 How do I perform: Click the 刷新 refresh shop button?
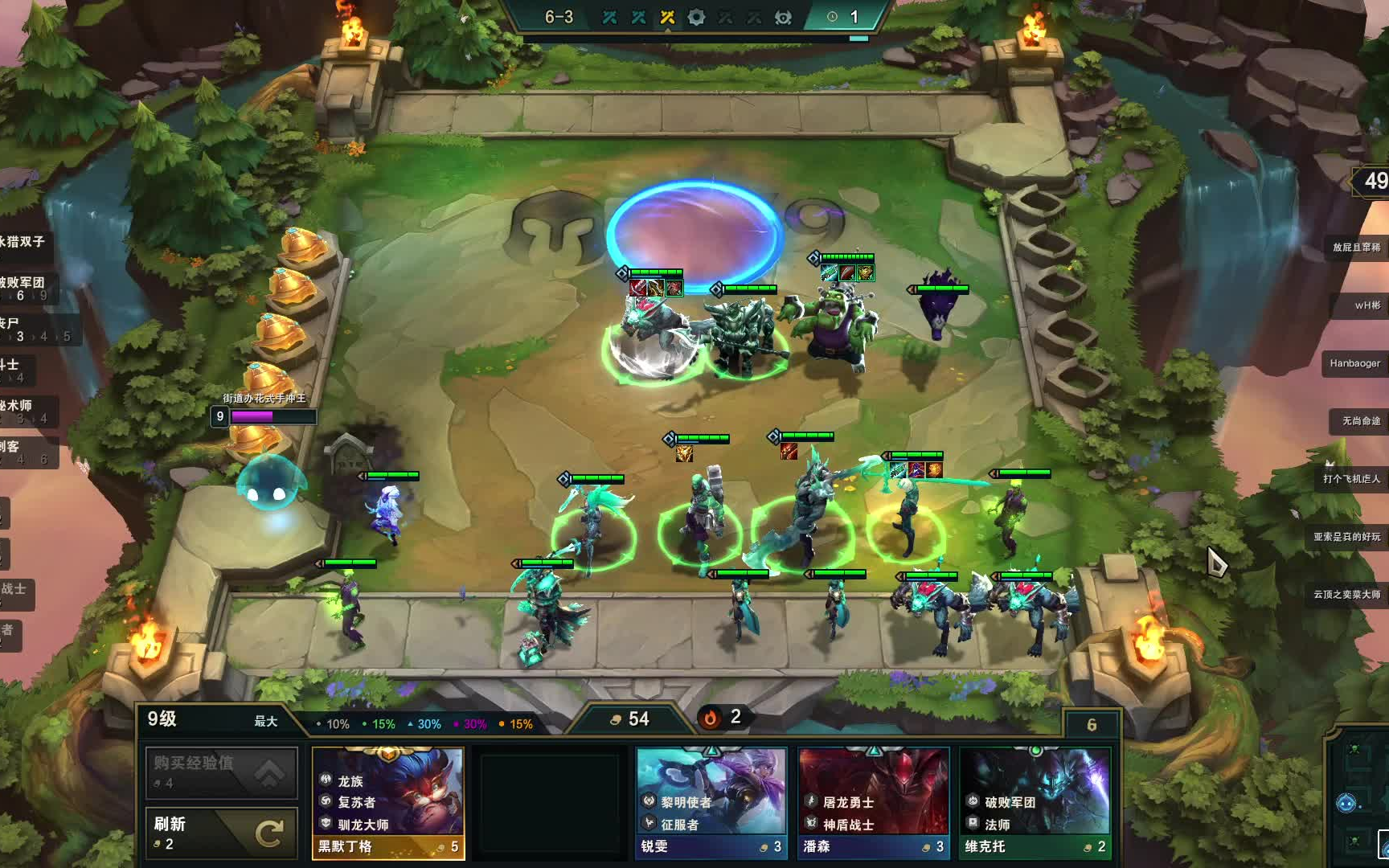click(221, 833)
